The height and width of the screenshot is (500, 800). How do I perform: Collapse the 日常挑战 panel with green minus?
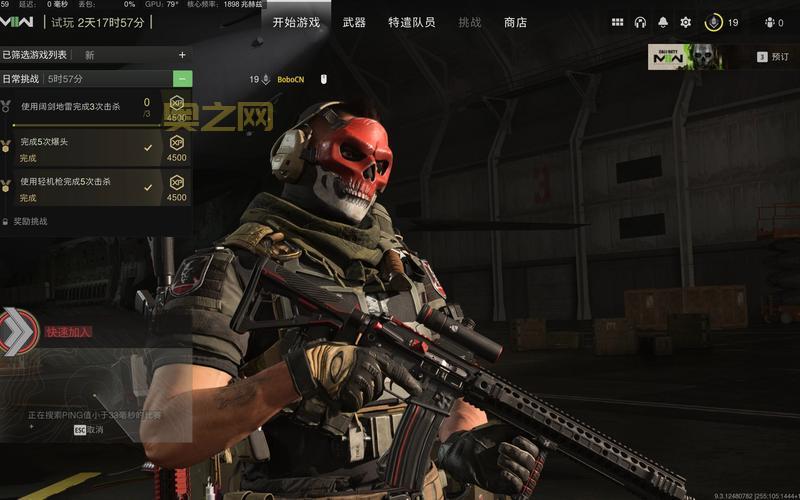[x=183, y=78]
